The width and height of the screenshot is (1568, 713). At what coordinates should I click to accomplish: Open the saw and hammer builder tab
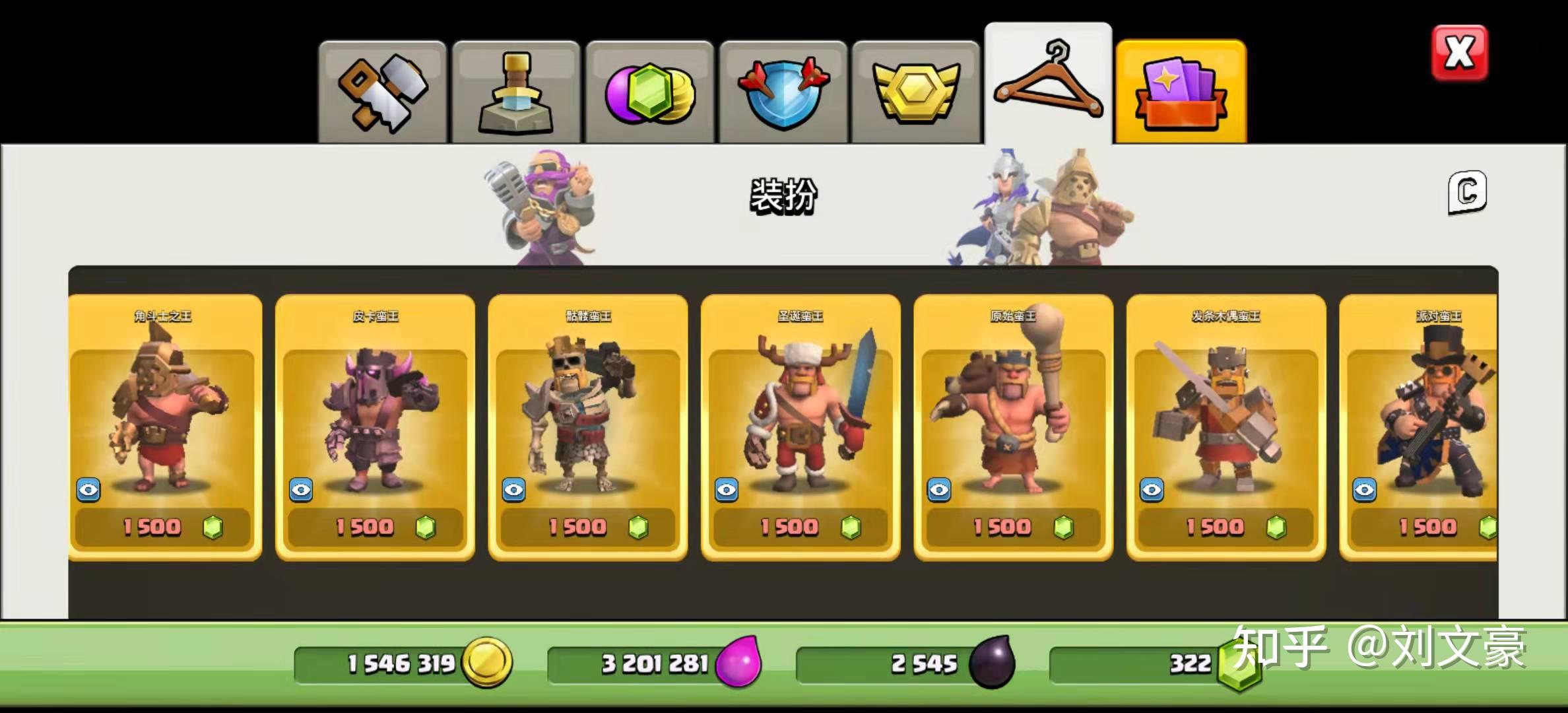[x=382, y=92]
